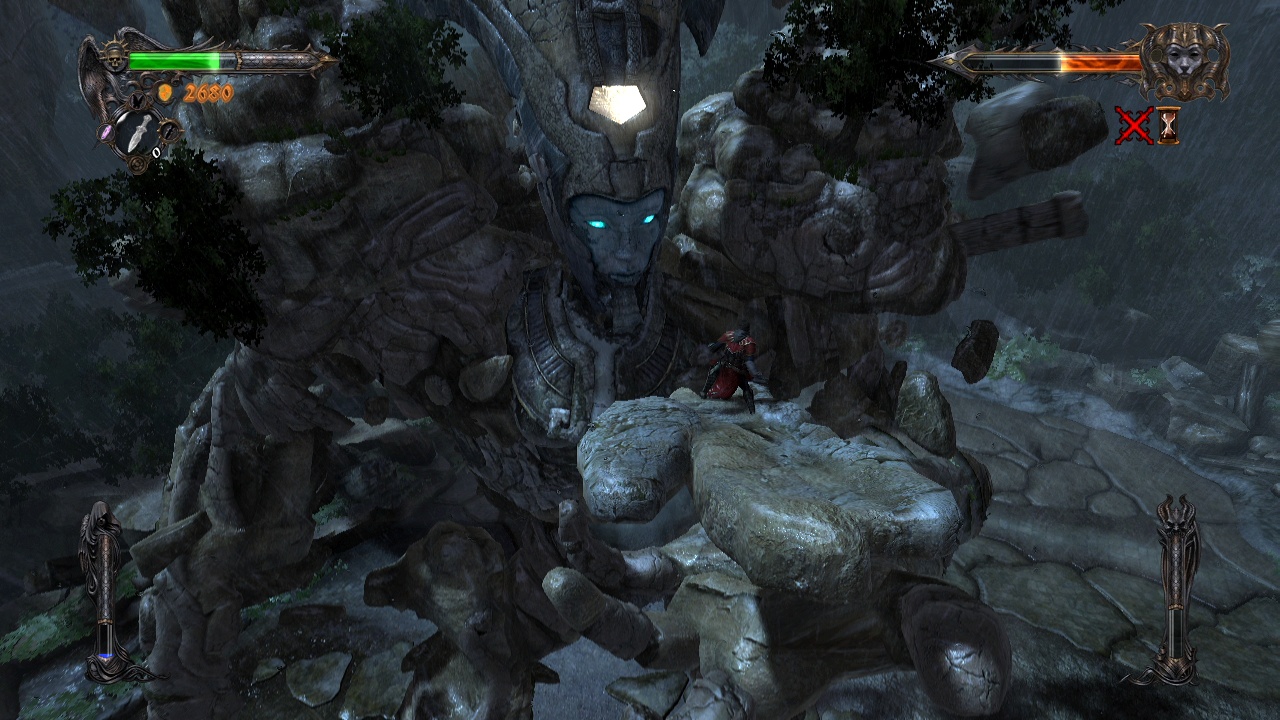Image resolution: width=1280 pixels, height=720 pixels.
Task: Click the titan boss face portrait
Action: [1187, 61]
